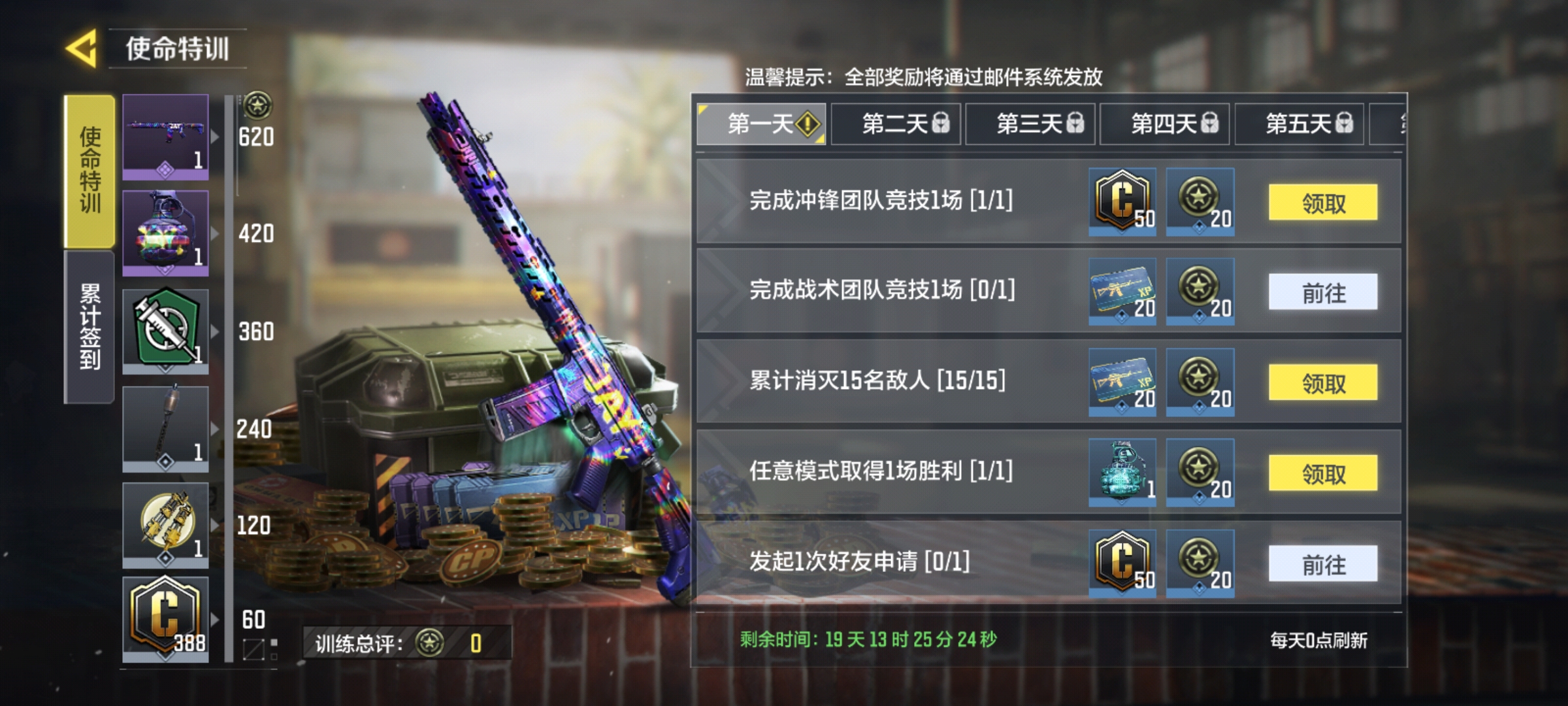Open the JAY weapon skin reward preview

coord(165,137)
